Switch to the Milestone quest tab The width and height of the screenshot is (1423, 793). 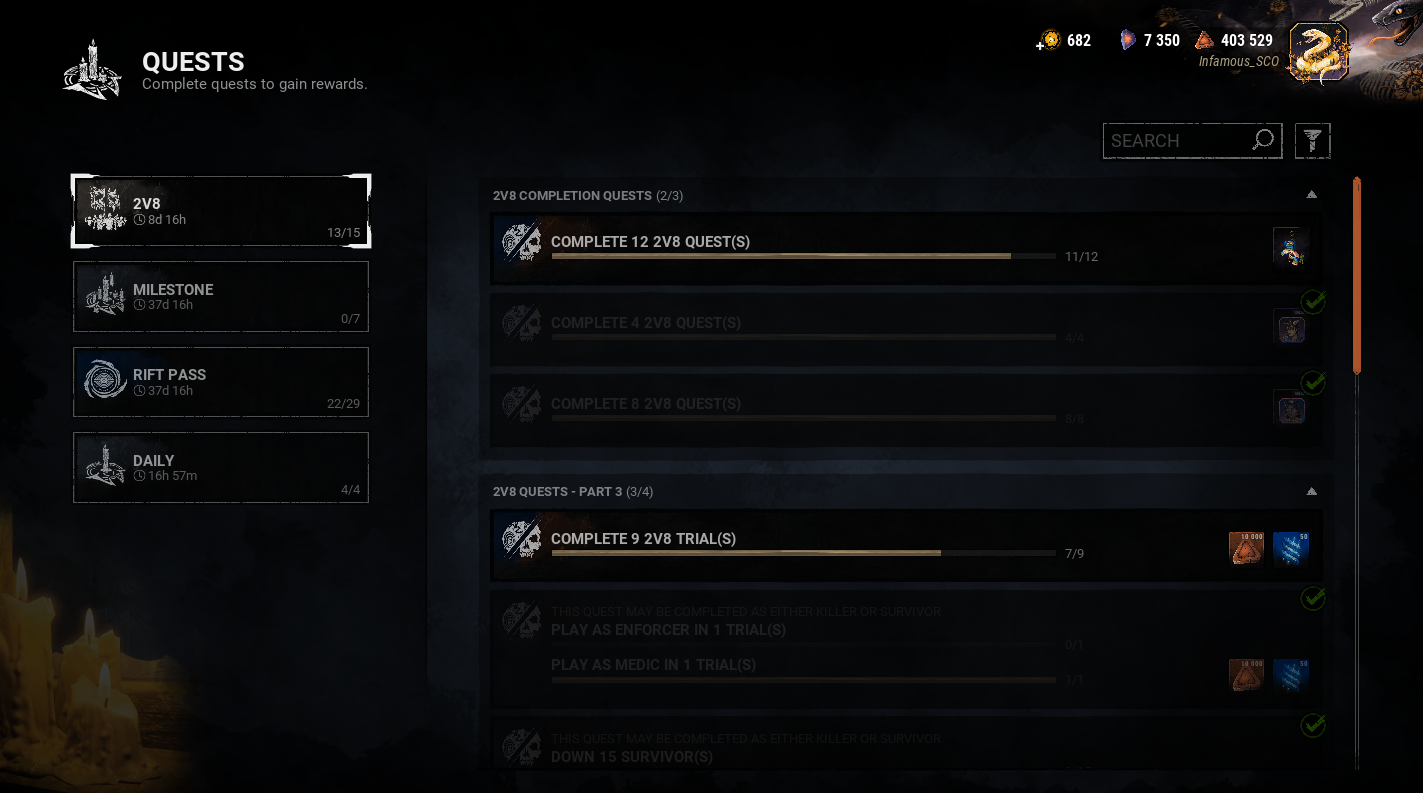220,296
